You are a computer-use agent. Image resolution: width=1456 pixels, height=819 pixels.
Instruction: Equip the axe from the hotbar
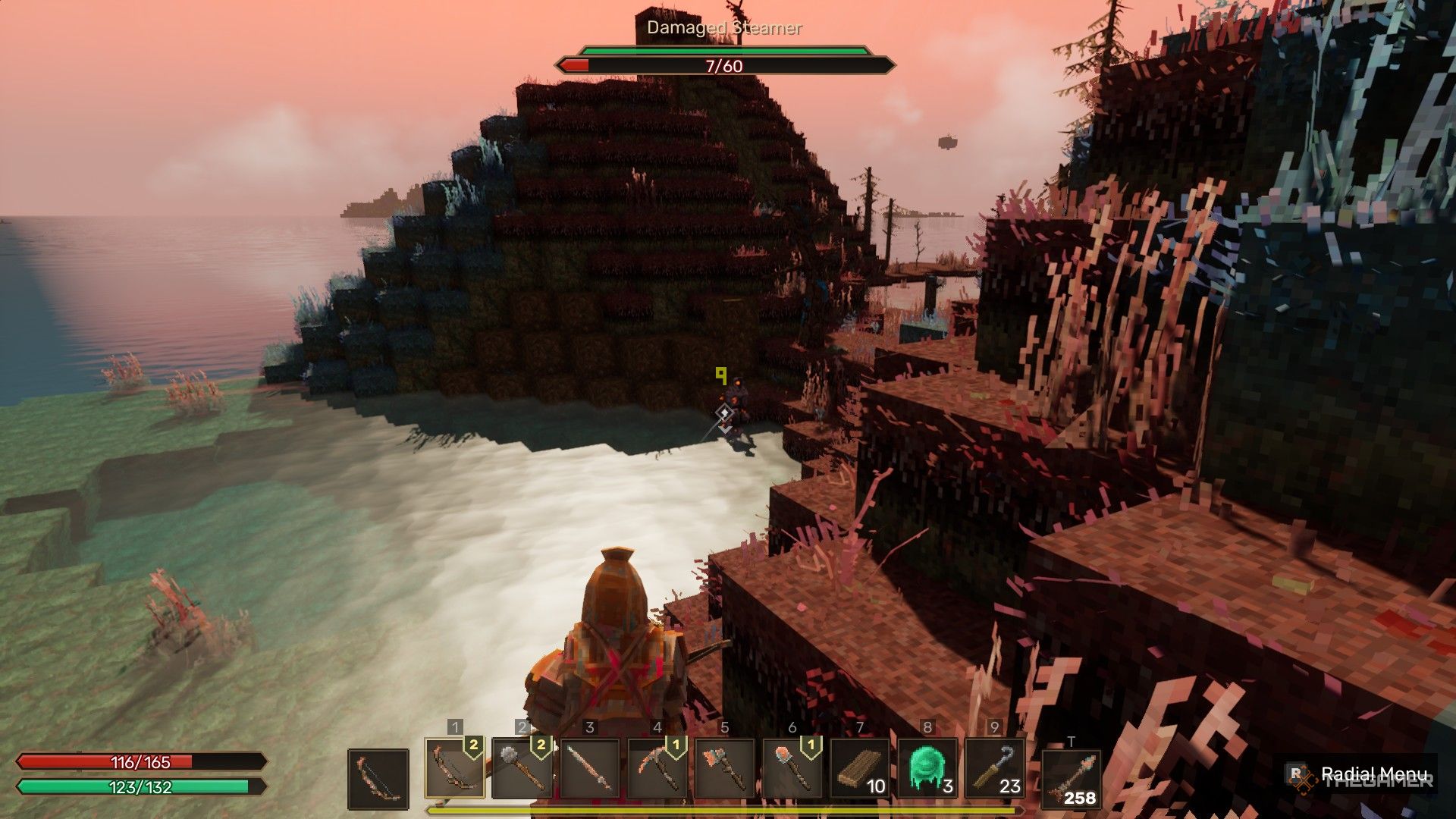click(x=724, y=768)
